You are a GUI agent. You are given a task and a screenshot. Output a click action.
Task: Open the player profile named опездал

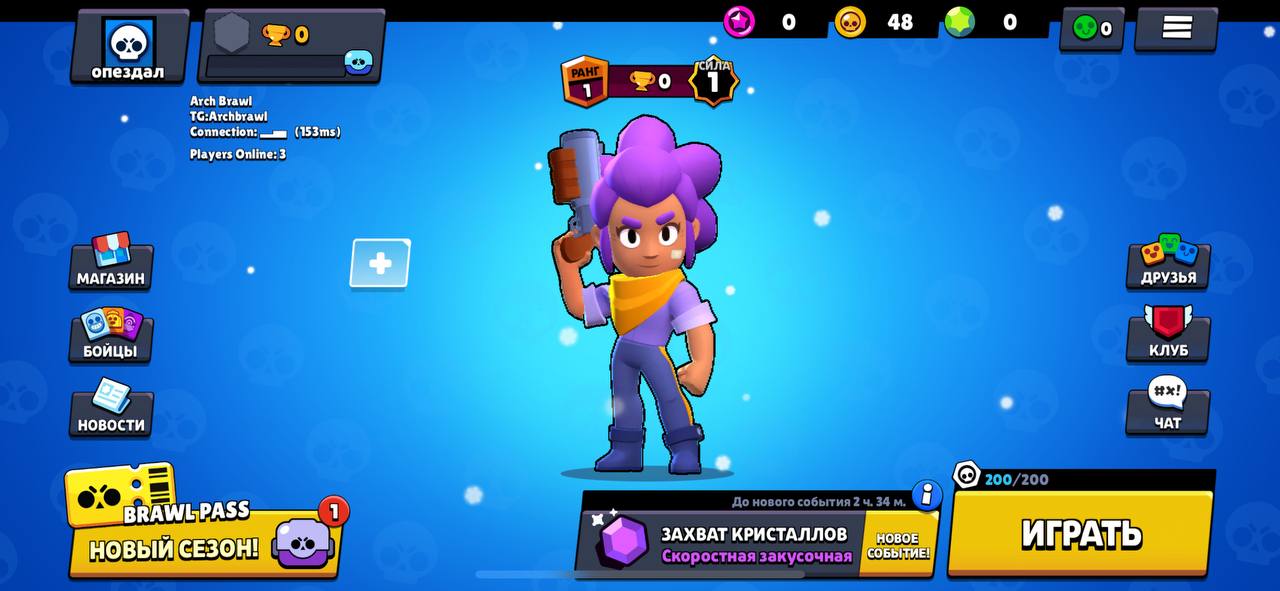pos(129,48)
